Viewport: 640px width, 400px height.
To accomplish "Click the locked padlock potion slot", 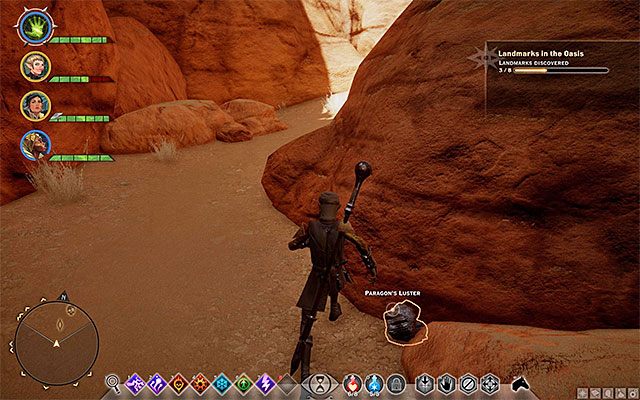I will [396, 382].
